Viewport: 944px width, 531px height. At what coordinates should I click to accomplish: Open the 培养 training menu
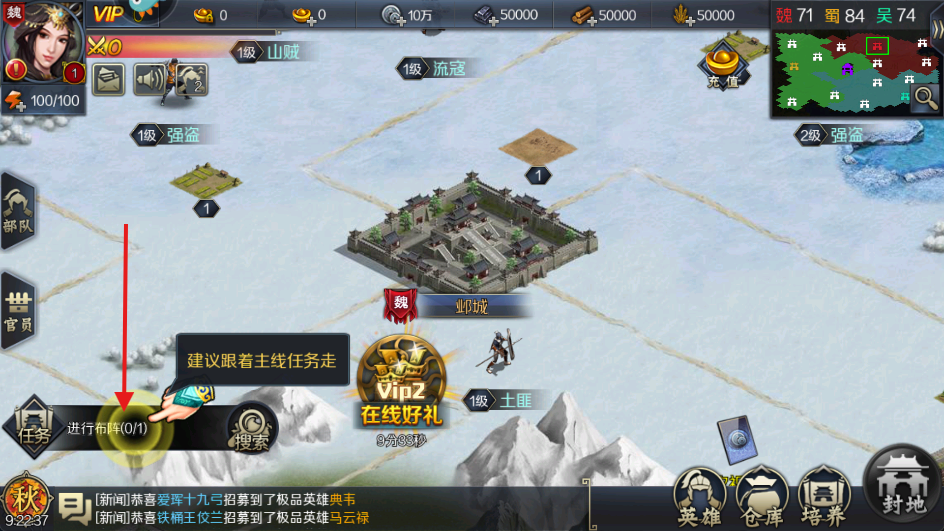824,498
